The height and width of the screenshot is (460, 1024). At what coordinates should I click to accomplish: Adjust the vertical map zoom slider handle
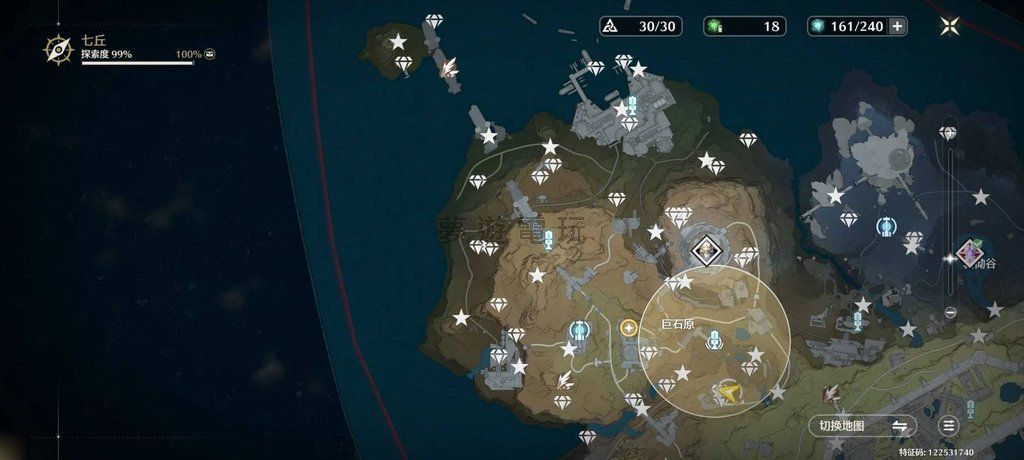pos(950,257)
